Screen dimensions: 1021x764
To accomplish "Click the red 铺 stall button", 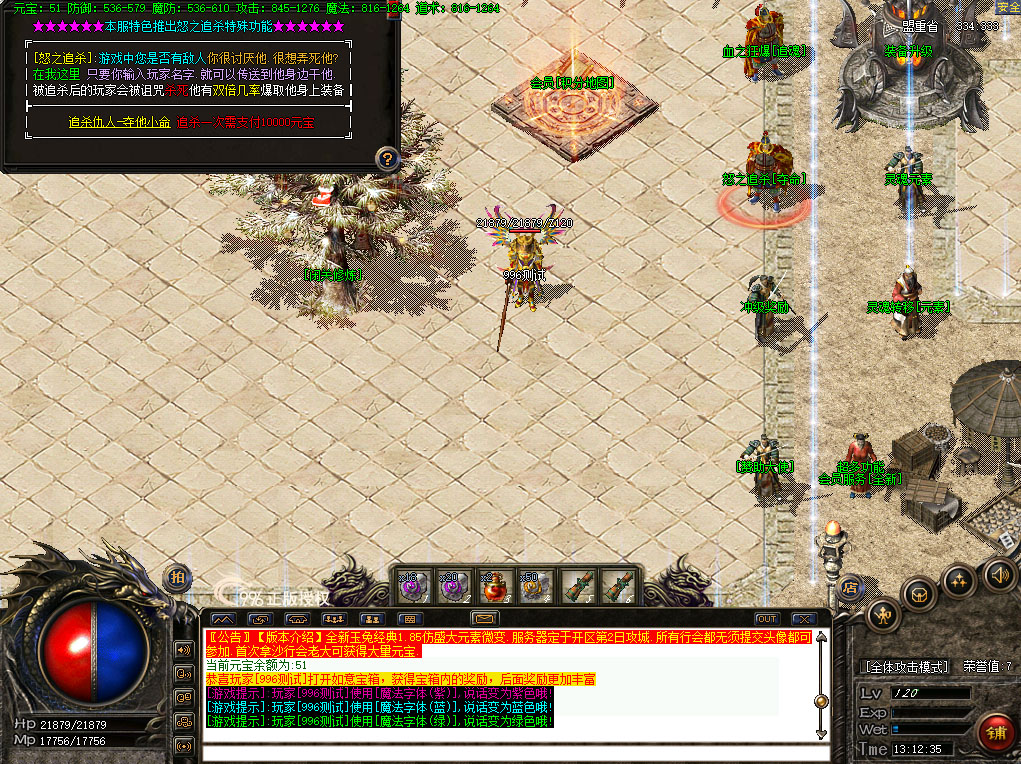I will [x=995, y=731].
